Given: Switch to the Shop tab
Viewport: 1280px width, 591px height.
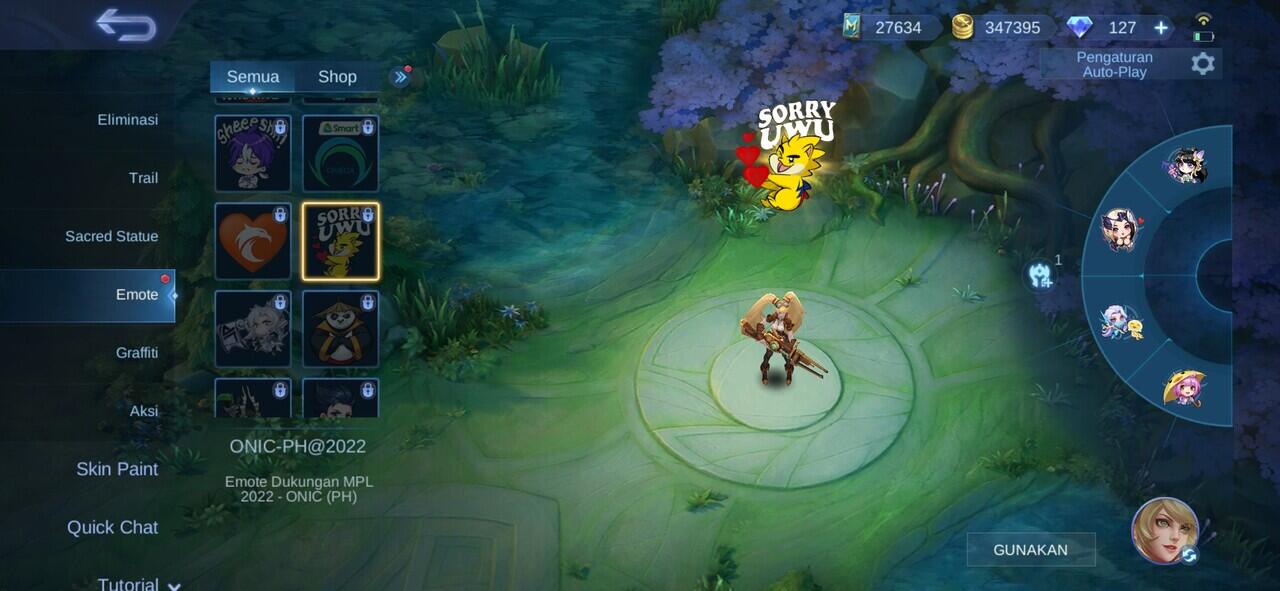Looking at the screenshot, I should click(x=337, y=77).
